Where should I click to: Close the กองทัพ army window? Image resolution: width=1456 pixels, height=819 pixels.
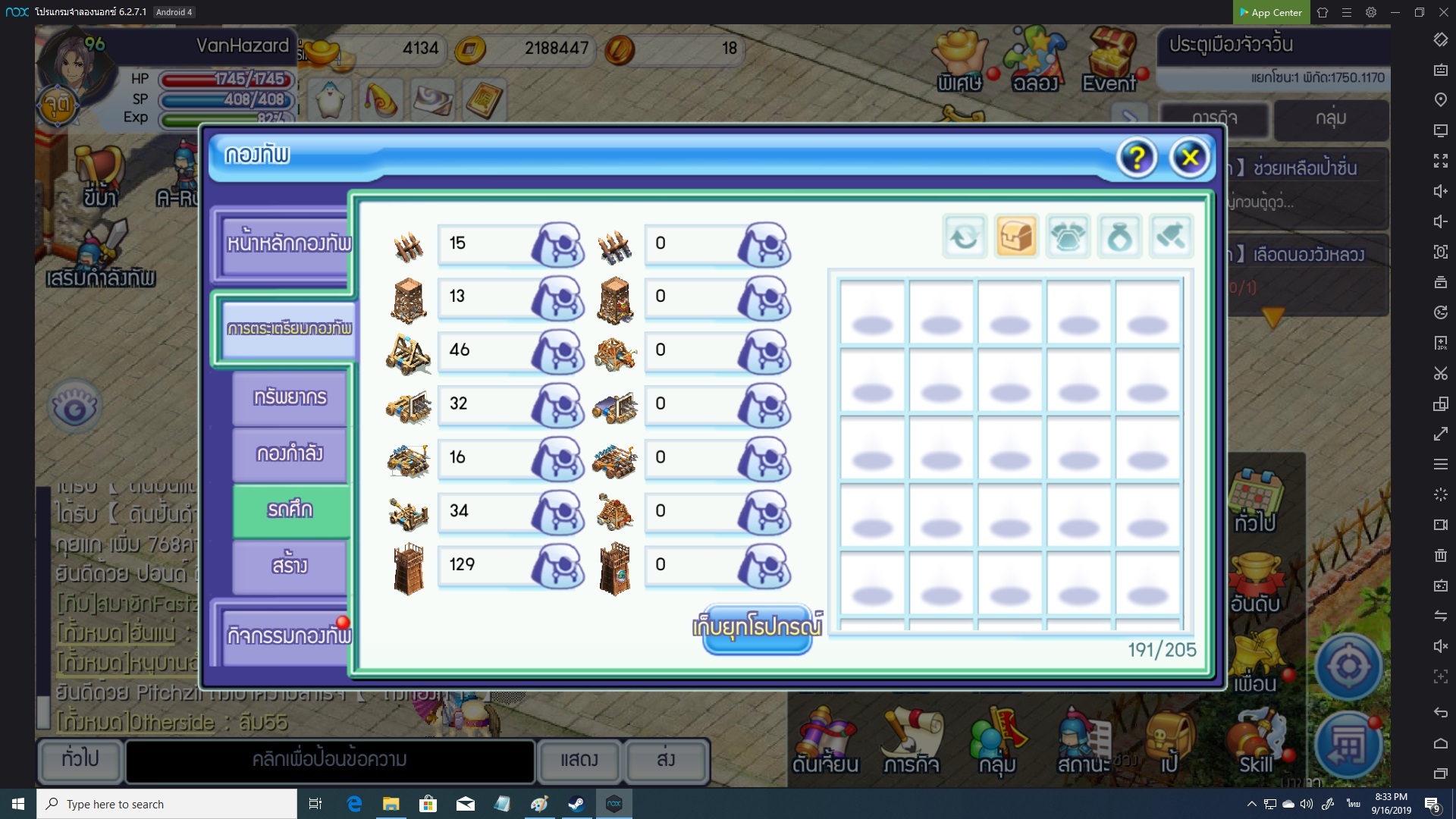click(1189, 158)
